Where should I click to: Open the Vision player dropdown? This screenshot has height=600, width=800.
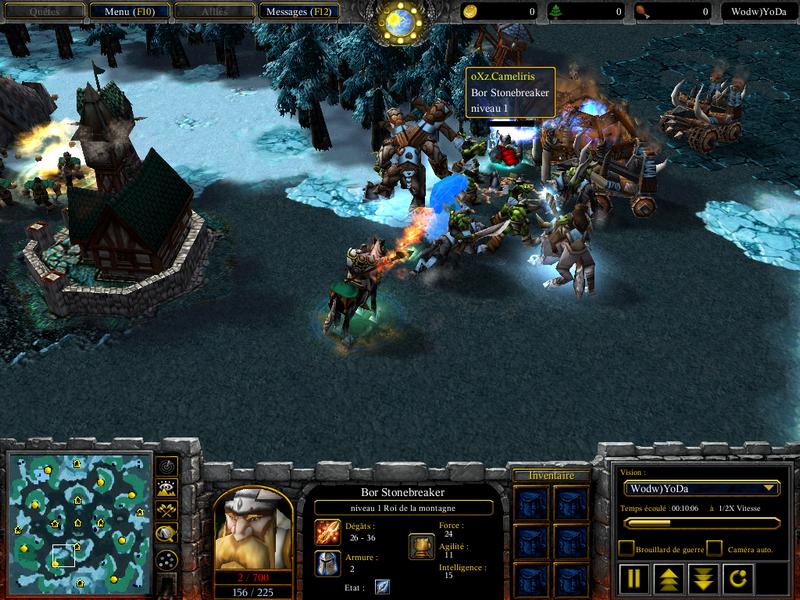point(700,488)
